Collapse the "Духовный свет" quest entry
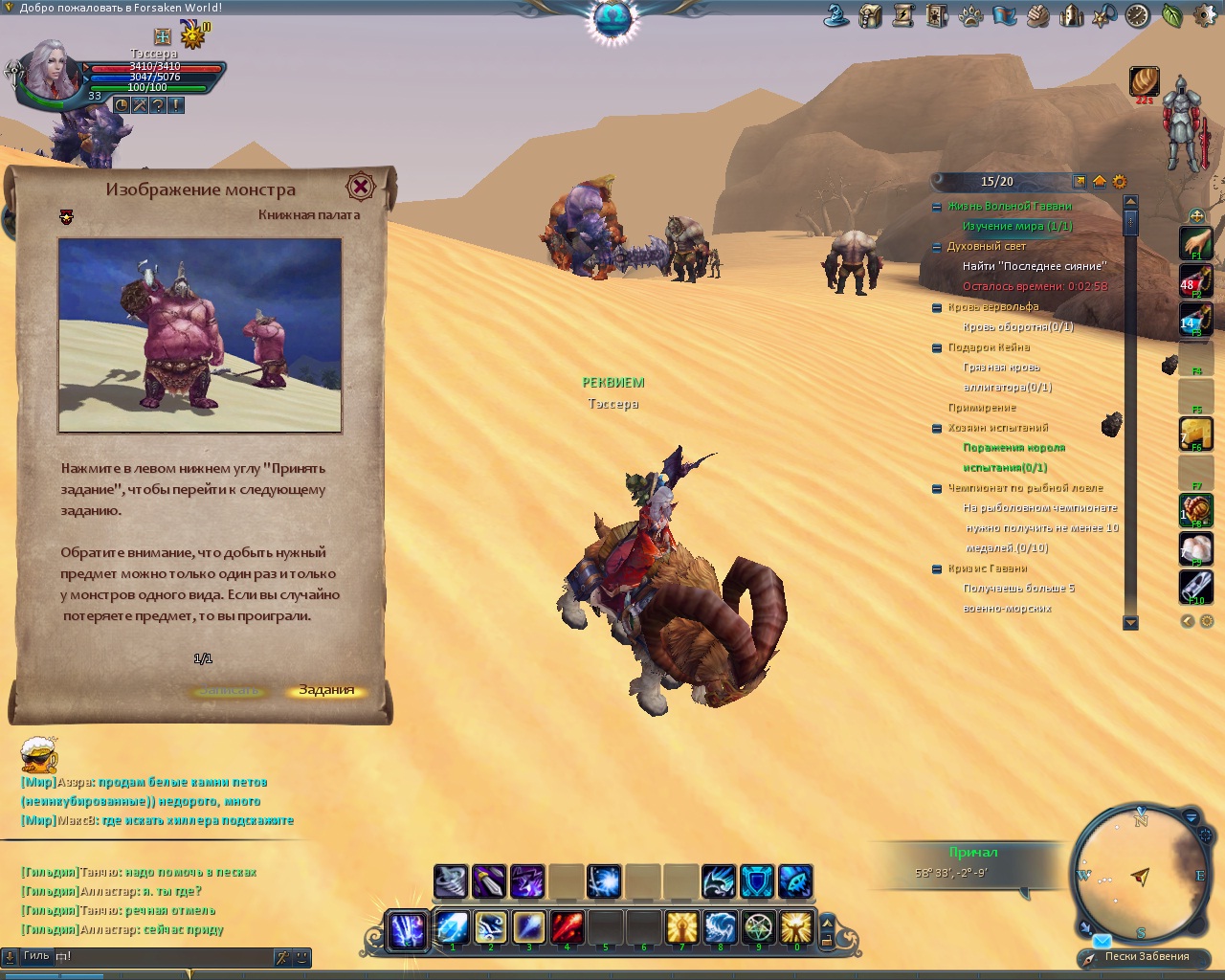This screenshot has width=1225, height=980. (x=937, y=247)
